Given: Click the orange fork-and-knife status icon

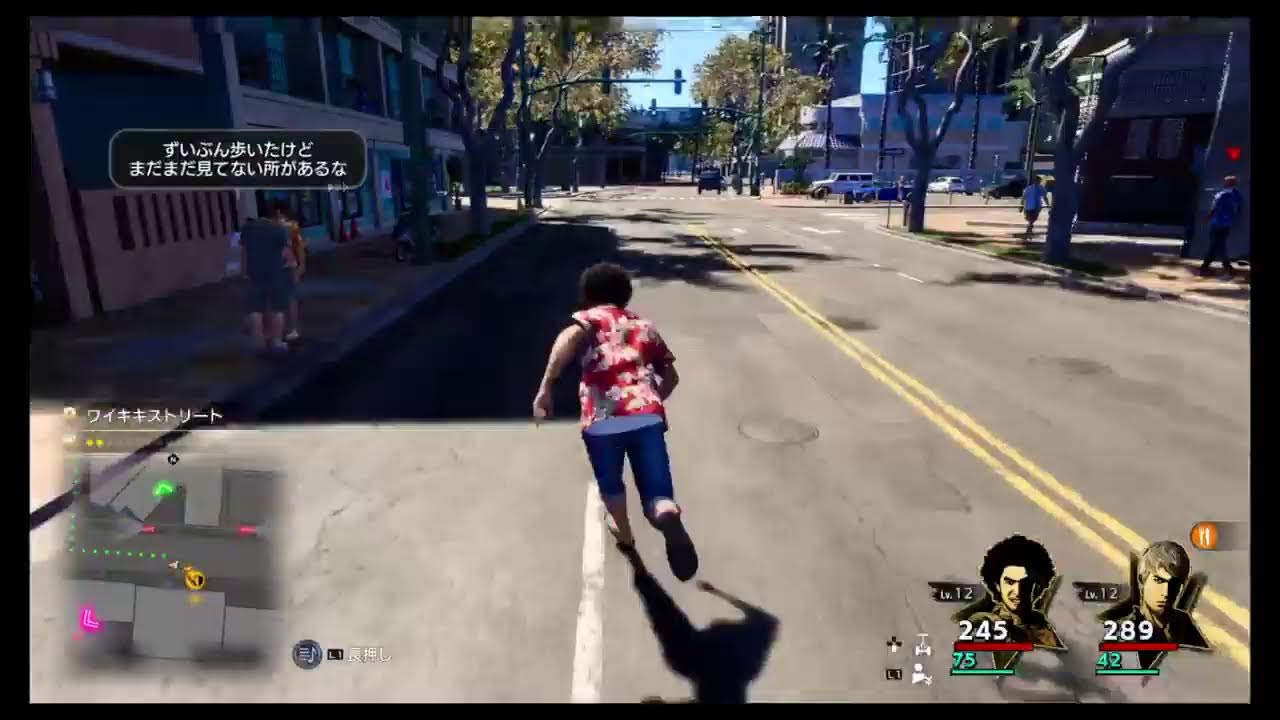Looking at the screenshot, I should (1204, 536).
